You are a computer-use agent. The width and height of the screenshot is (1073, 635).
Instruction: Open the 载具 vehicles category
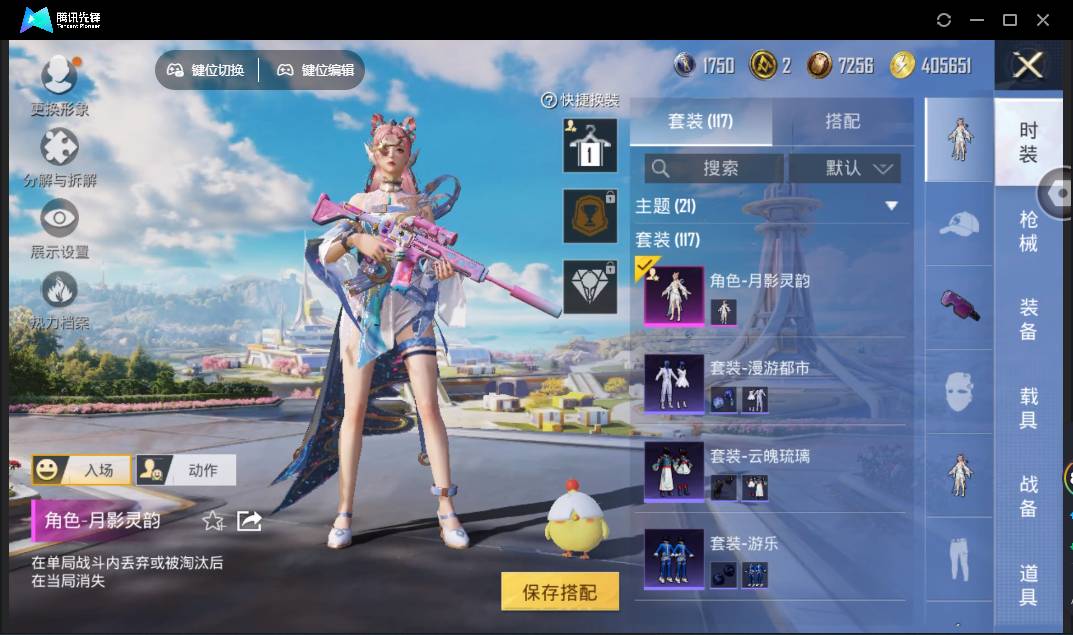(x=1028, y=407)
